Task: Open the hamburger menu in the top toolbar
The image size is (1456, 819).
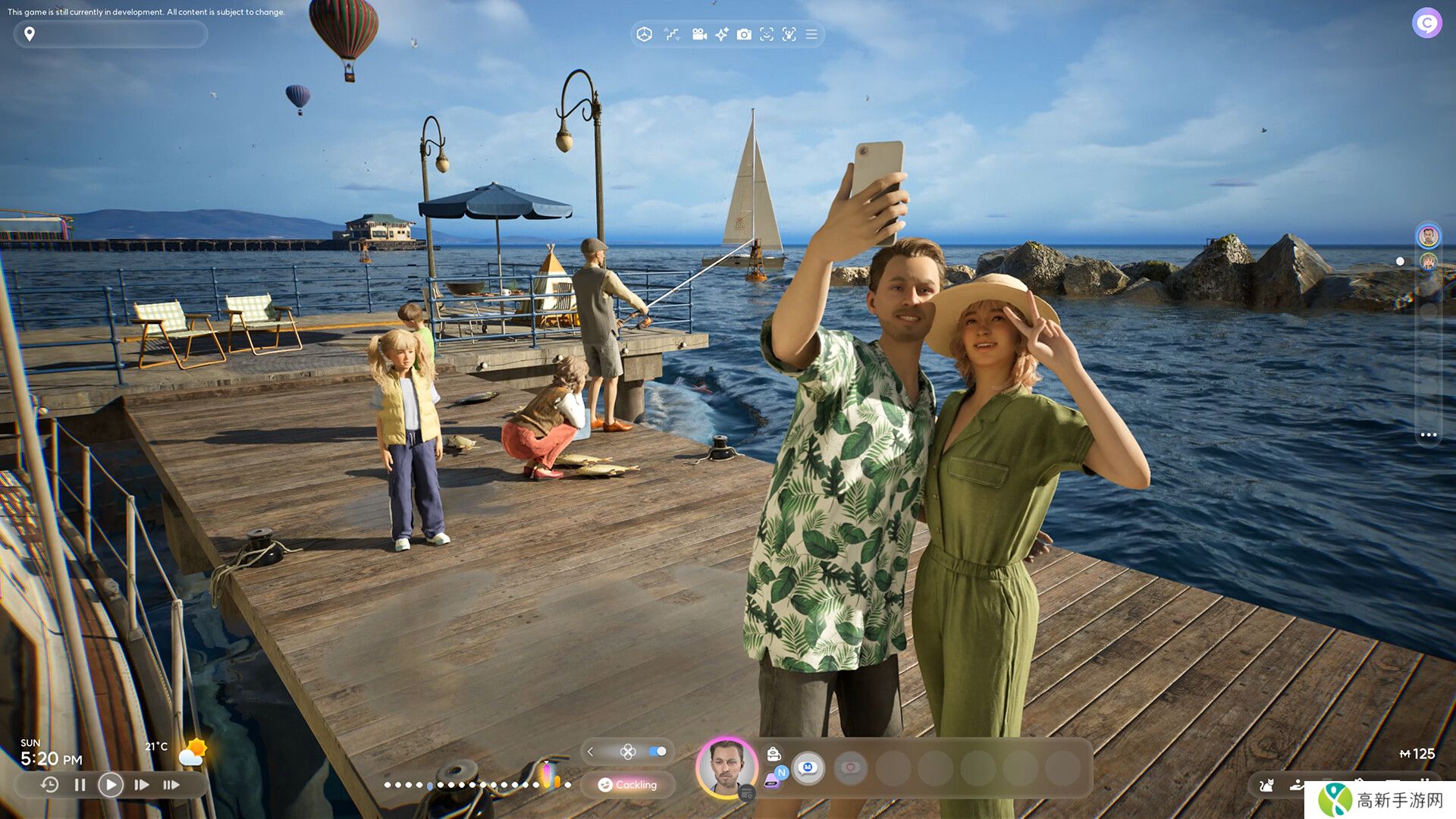Action: point(811,34)
